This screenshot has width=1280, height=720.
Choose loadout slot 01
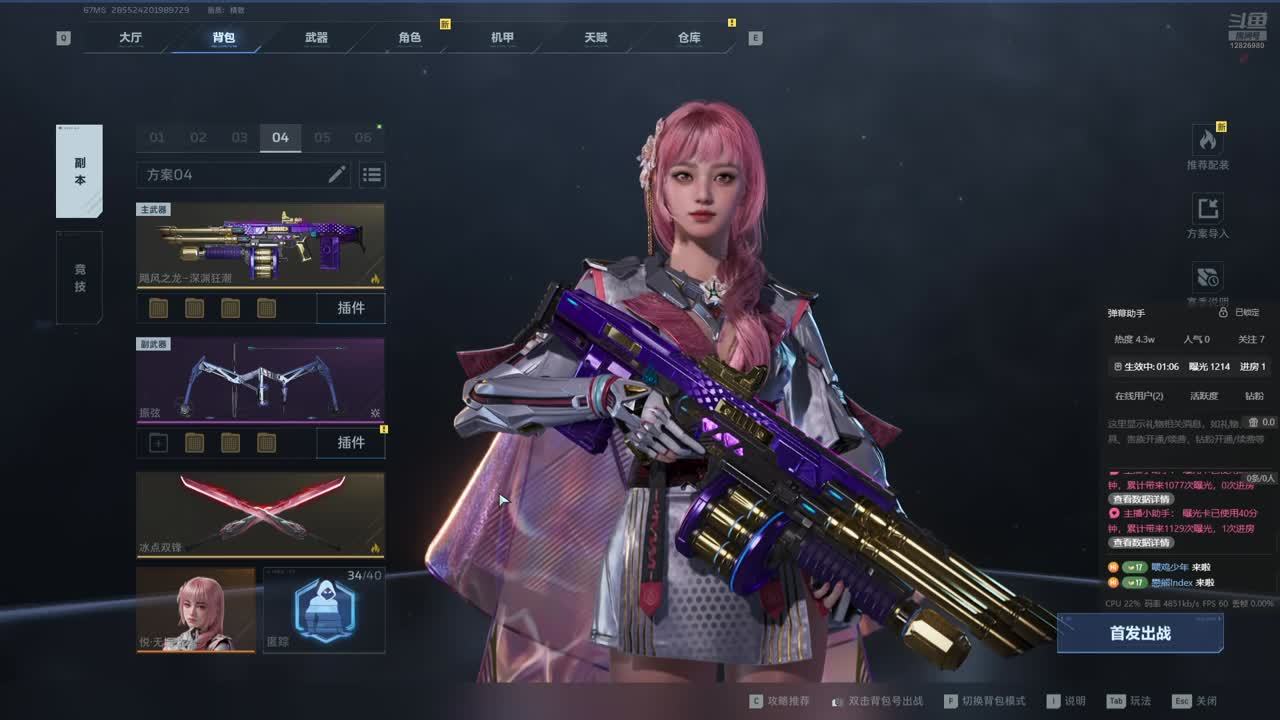157,138
